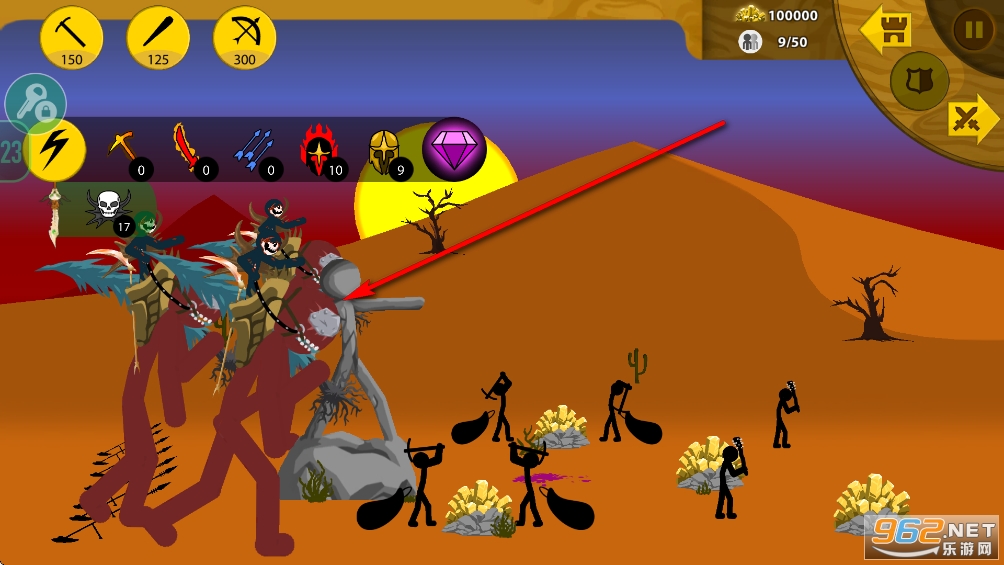This screenshot has width=1004, height=565.
Task: Tap the key and lock button
Action: click(35, 102)
